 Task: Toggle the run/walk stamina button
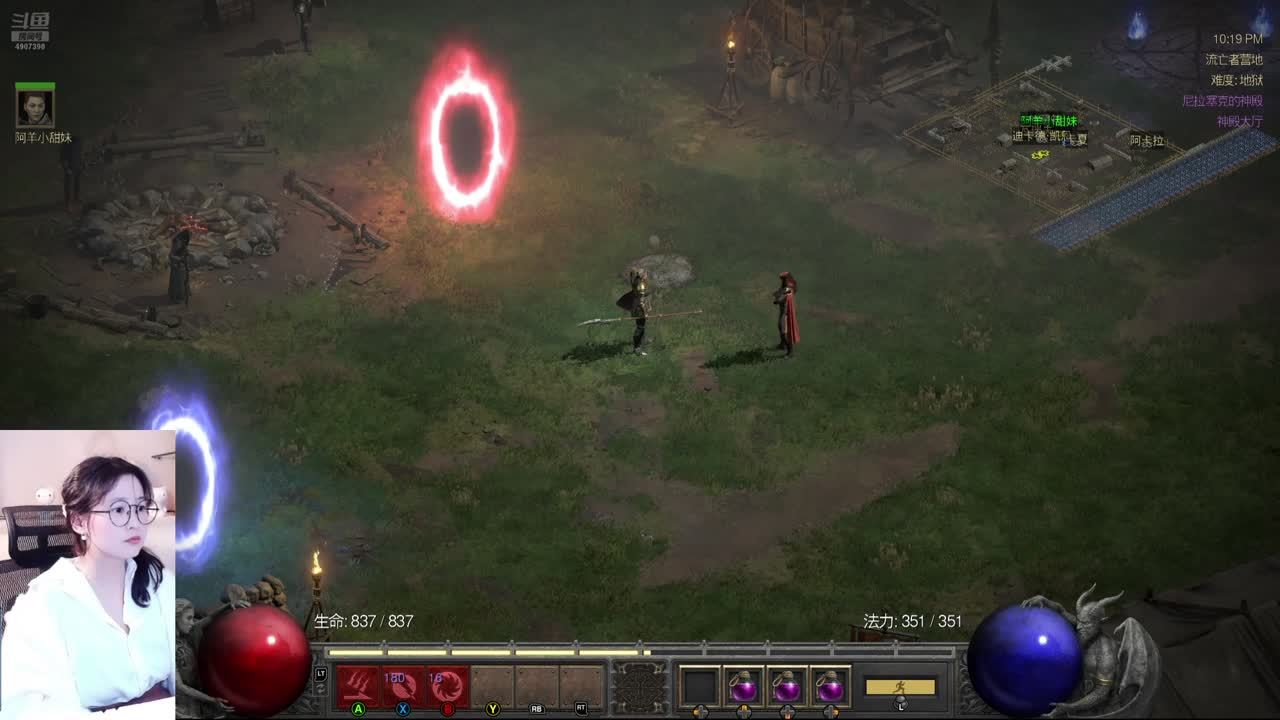(x=900, y=687)
